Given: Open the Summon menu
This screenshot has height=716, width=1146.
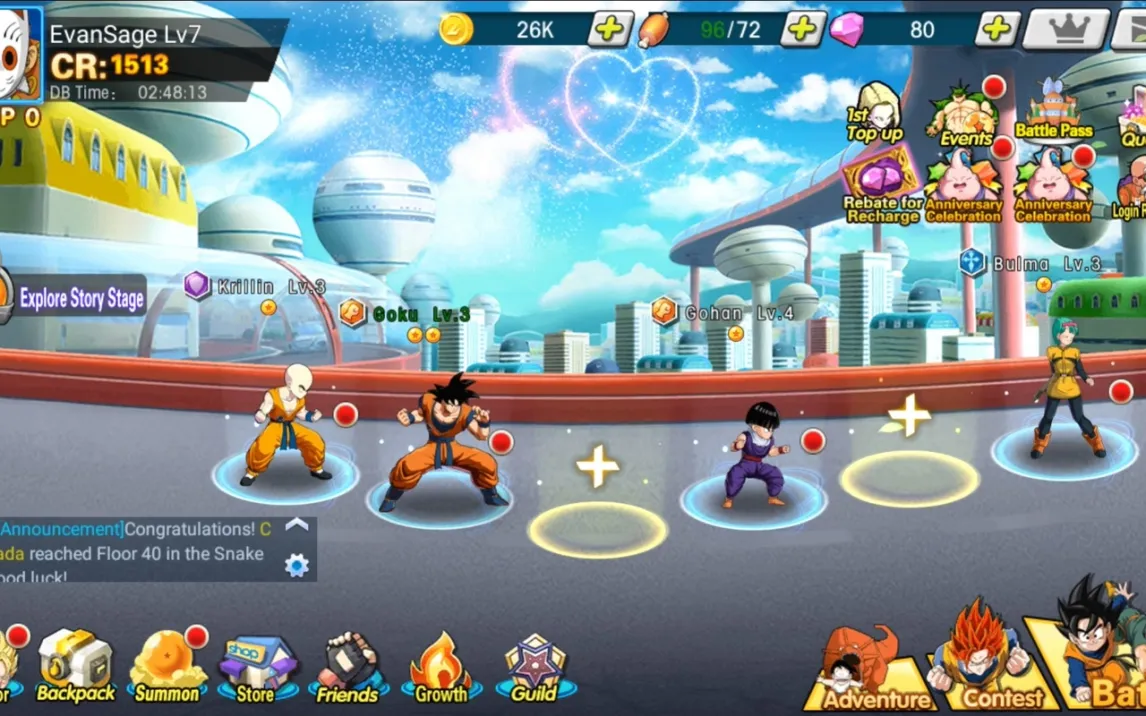Looking at the screenshot, I should click(x=167, y=665).
